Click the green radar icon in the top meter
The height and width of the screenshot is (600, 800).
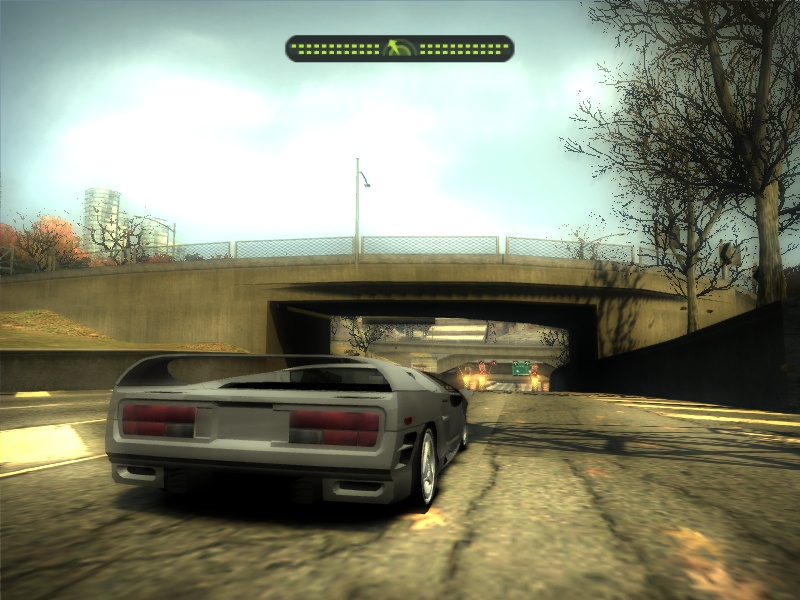(399, 48)
